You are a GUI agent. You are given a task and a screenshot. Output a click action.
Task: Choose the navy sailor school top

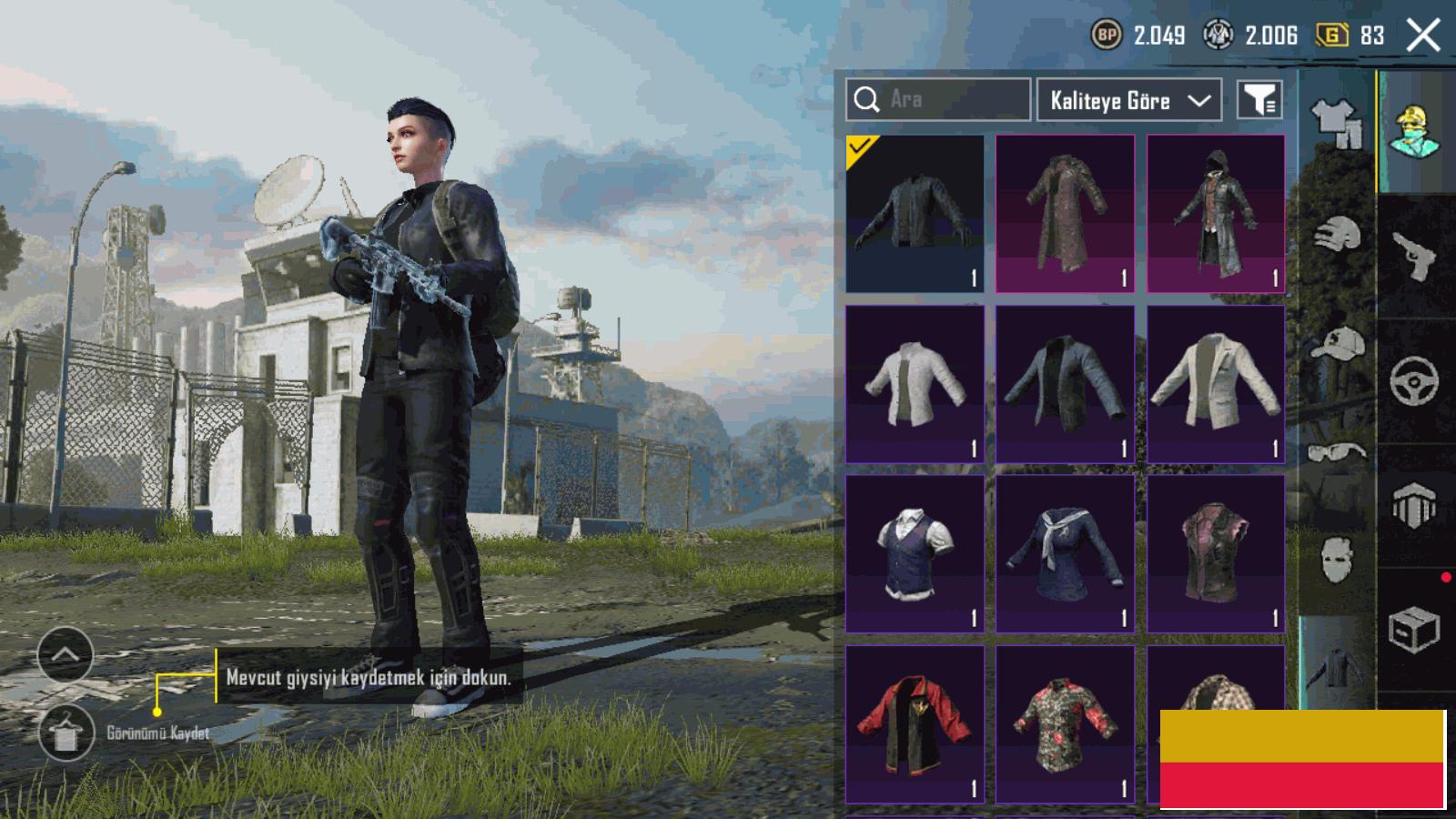pos(1065,553)
